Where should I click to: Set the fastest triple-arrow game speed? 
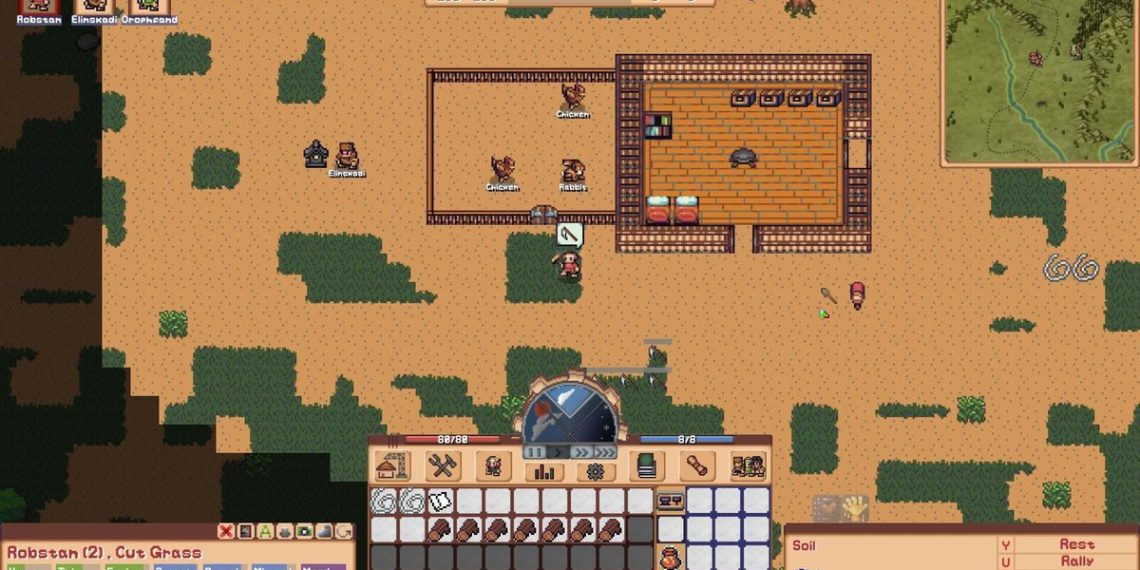pyautogui.click(x=604, y=452)
